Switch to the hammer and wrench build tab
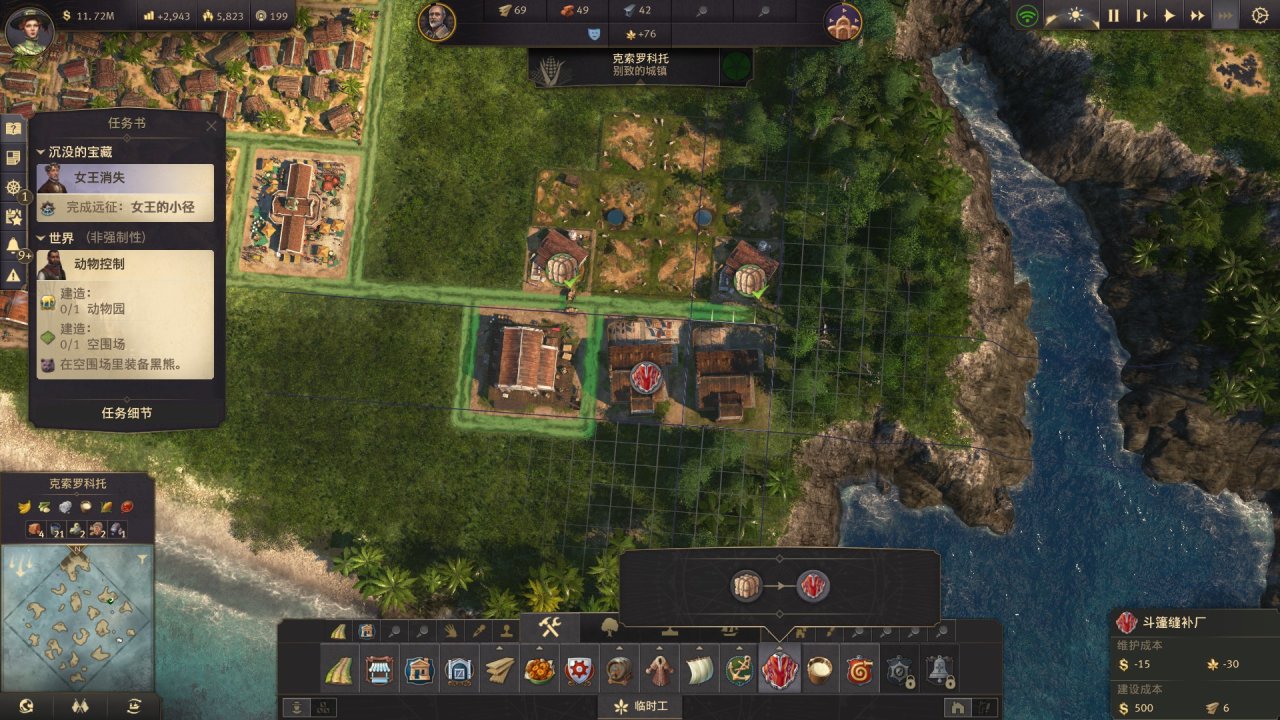Screen dimensions: 1280x720 click(x=549, y=627)
